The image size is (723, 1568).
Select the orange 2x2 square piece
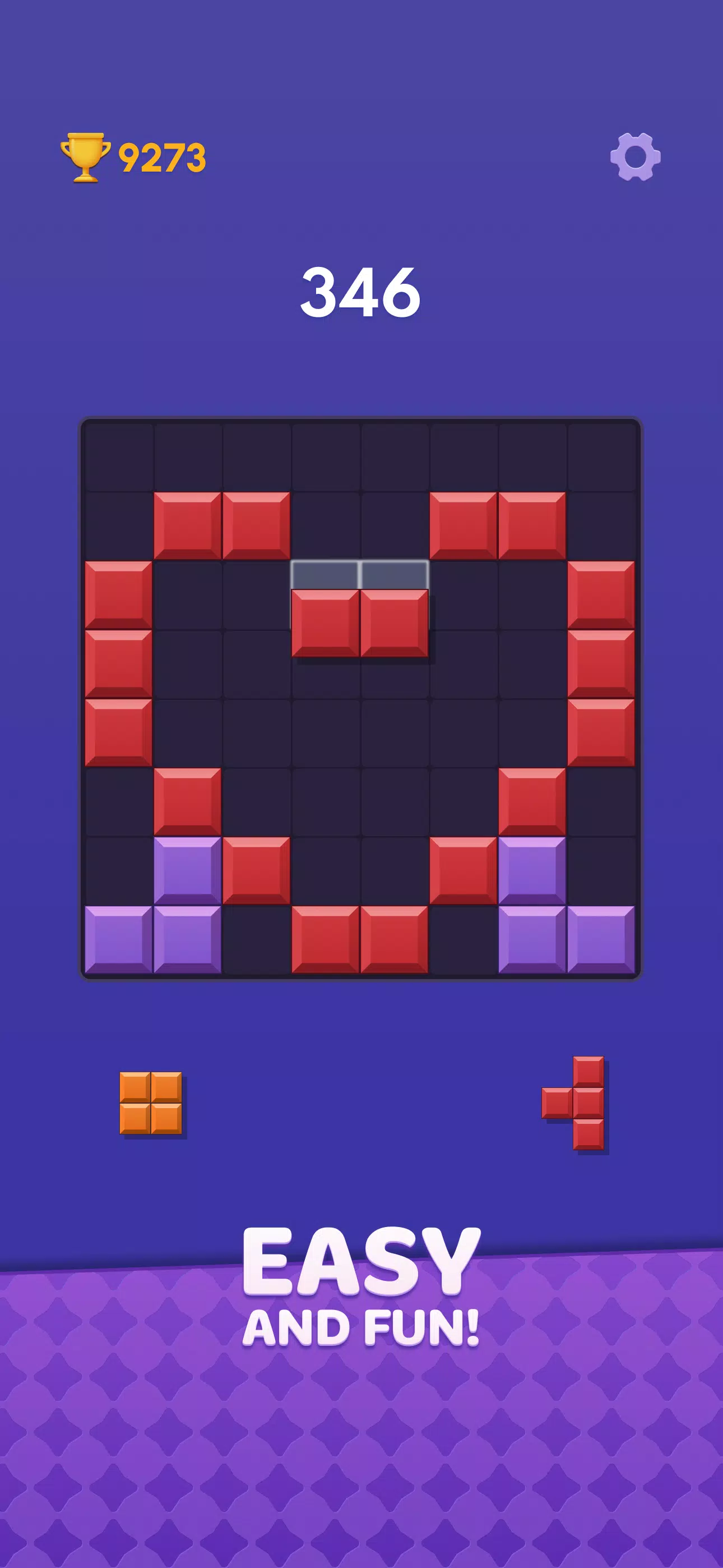[x=152, y=1103]
